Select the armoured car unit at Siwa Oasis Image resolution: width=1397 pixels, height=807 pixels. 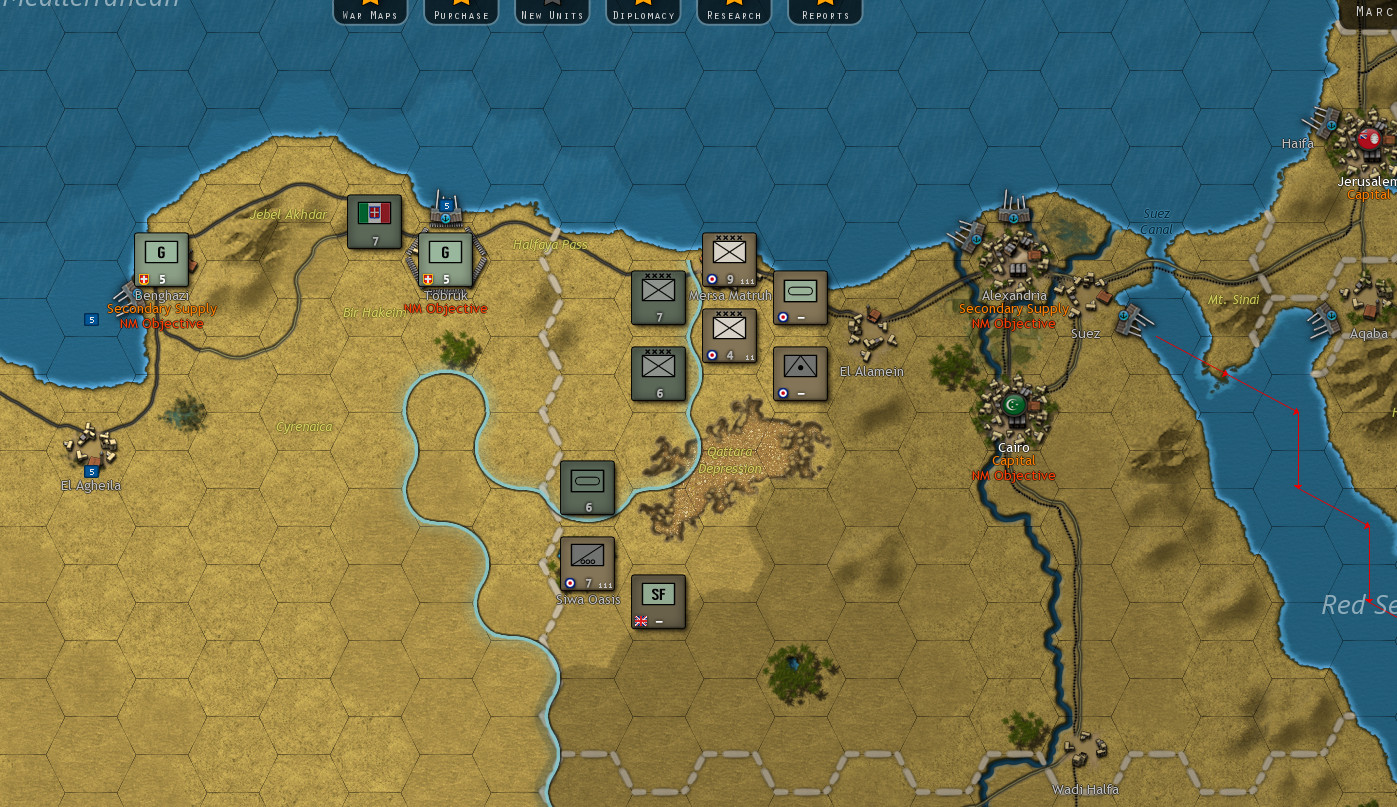tap(586, 563)
